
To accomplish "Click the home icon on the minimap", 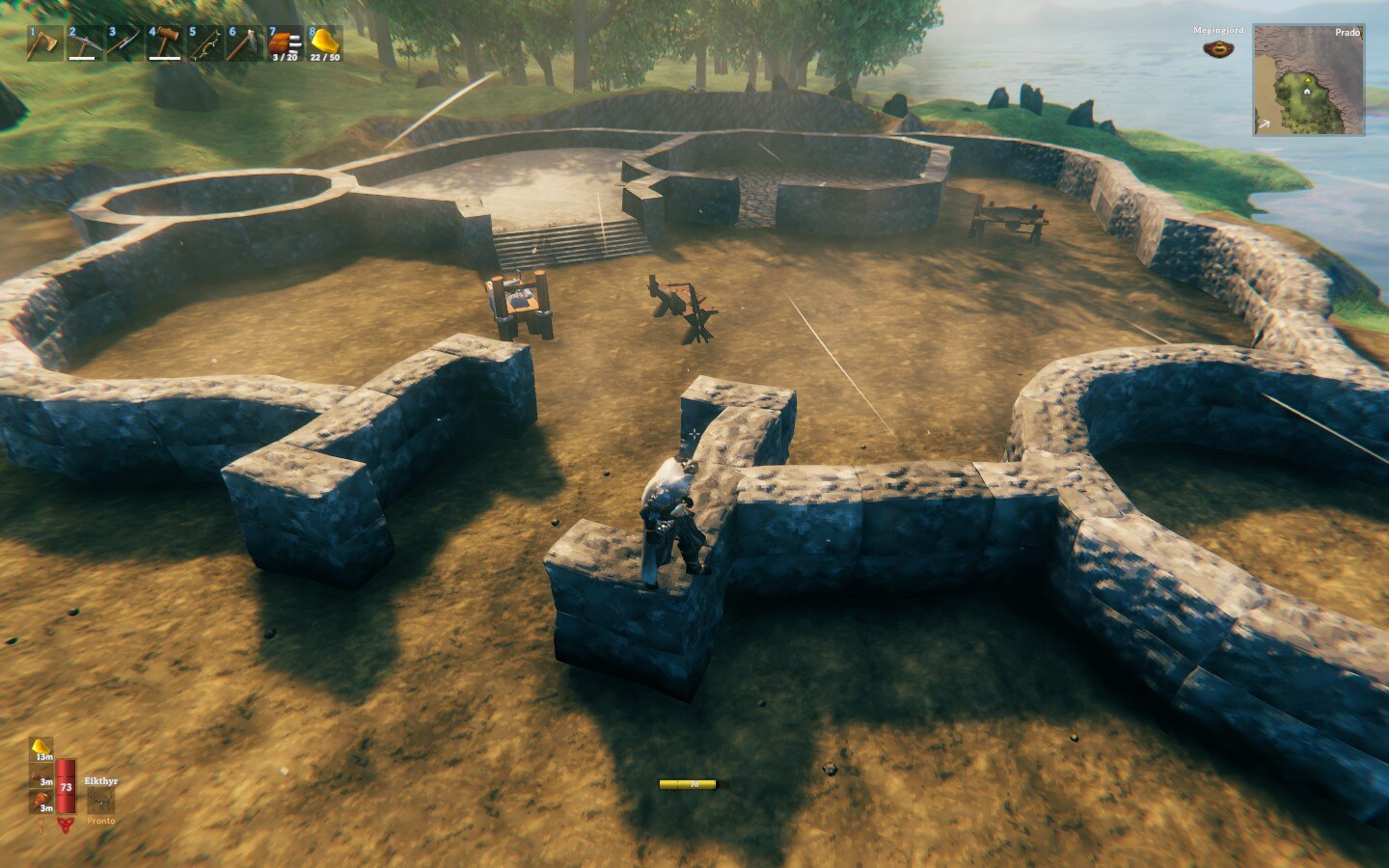I will 1307,92.
